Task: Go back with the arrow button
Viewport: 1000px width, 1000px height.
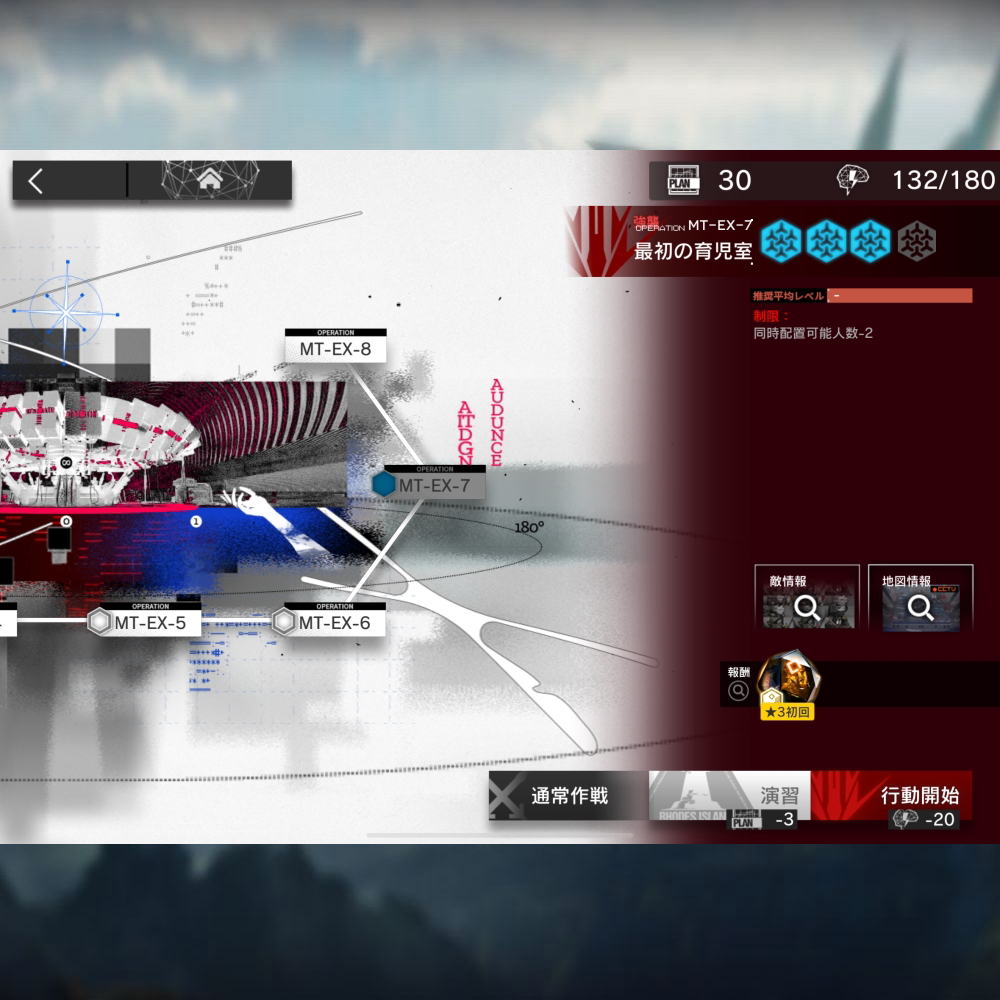Action: 37,181
